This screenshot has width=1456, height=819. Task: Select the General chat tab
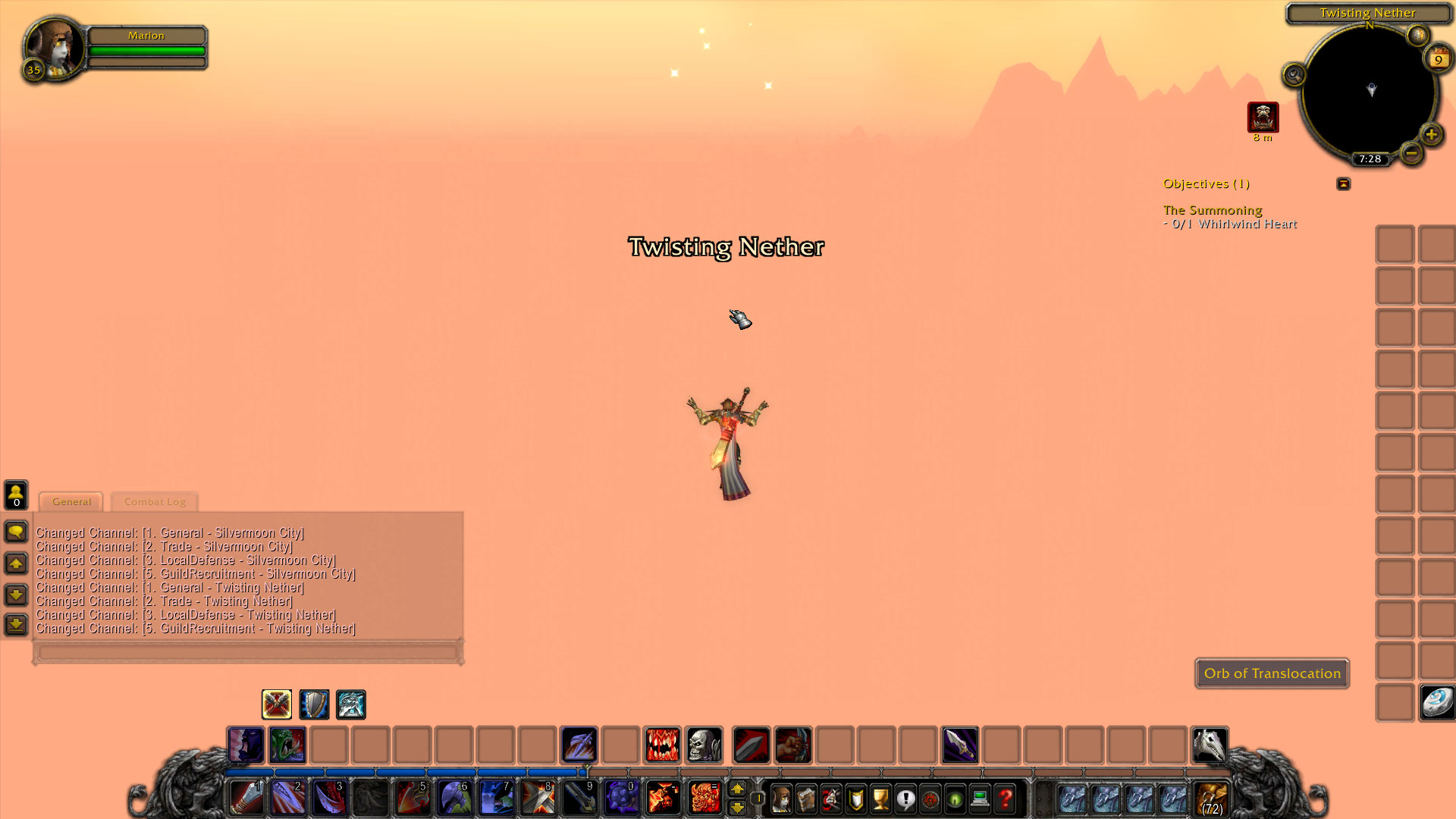click(71, 501)
